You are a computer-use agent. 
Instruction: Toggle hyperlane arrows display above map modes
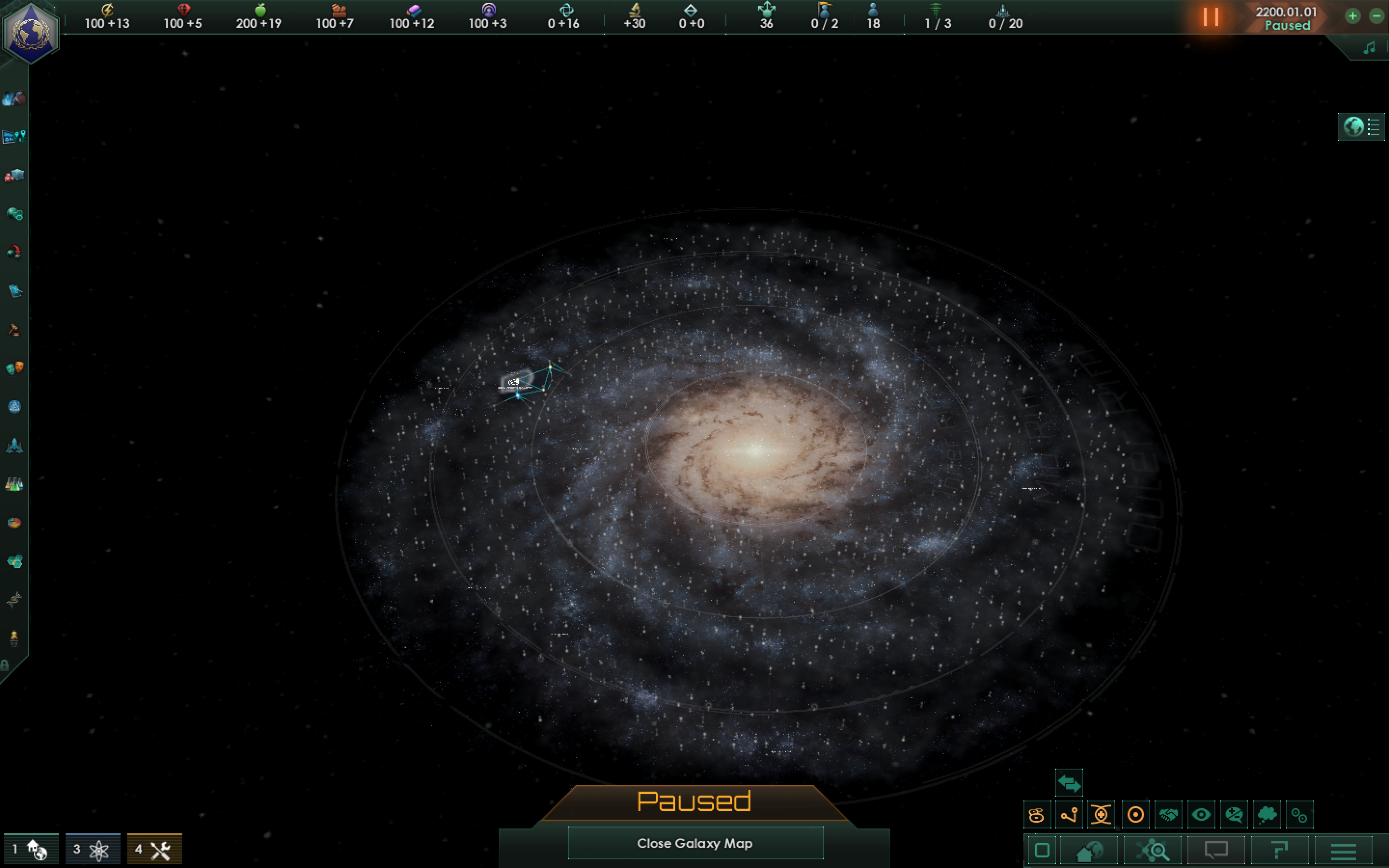pyautogui.click(x=1069, y=783)
